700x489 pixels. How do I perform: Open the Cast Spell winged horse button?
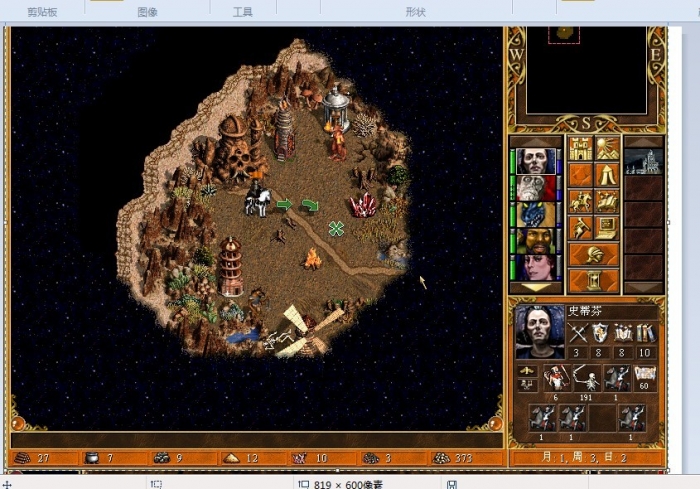pyautogui.click(x=606, y=202)
